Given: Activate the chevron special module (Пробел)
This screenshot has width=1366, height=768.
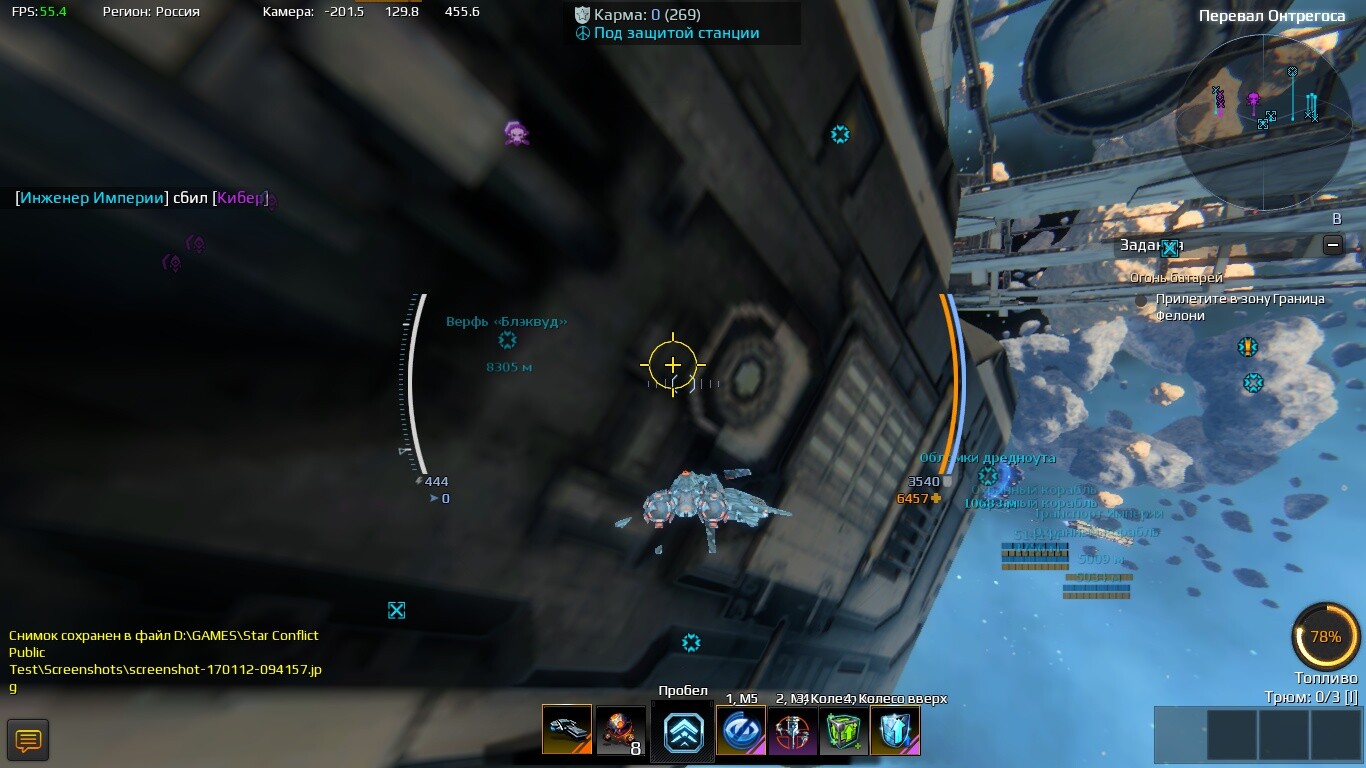Looking at the screenshot, I should [684, 732].
